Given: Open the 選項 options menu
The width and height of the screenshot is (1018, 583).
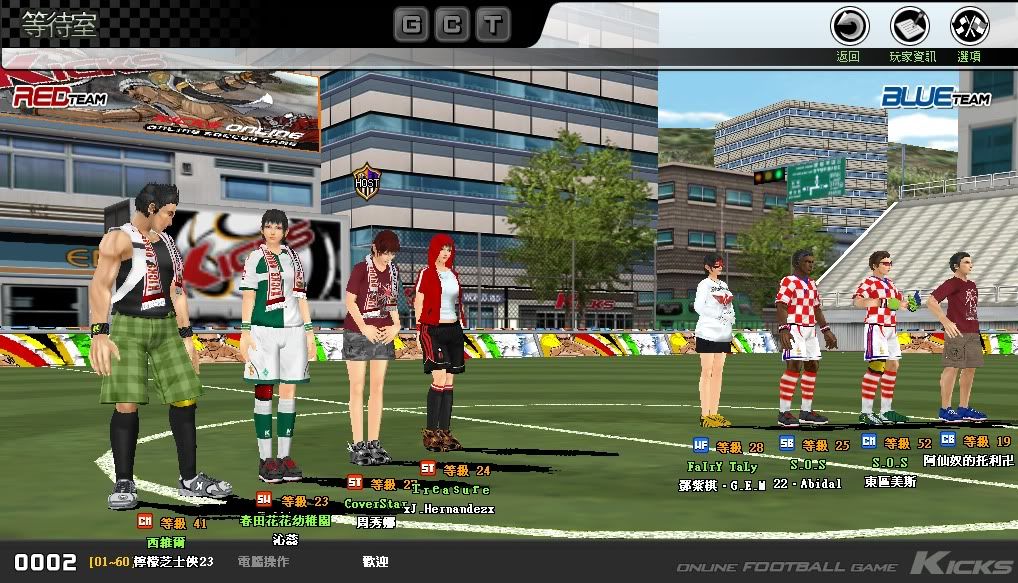Looking at the screenshot, I should coord(969,26).
